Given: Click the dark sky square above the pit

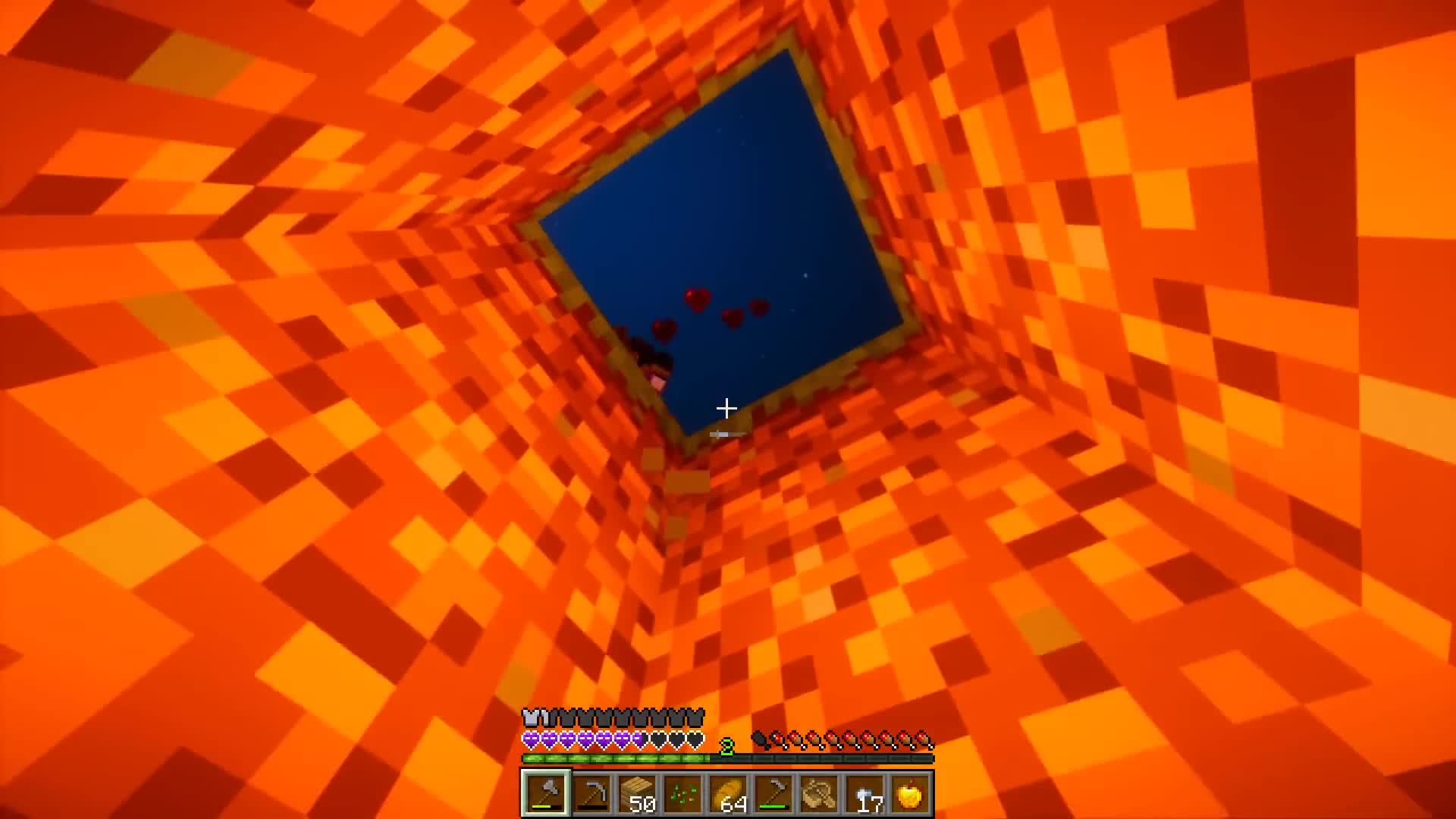Looking at the screenshot, I should point(720,220).
